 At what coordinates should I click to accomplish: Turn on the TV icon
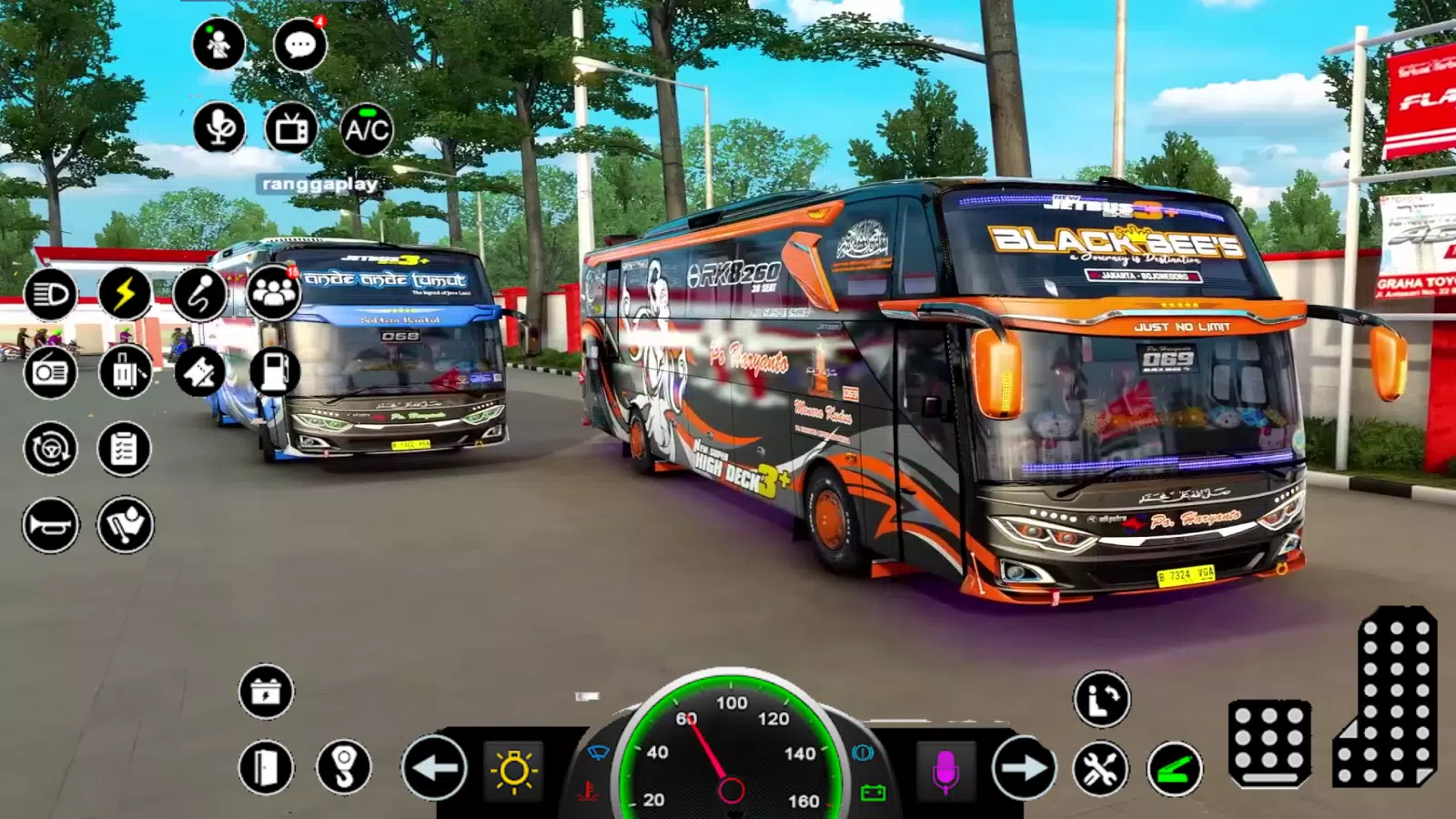tap(291, 129)
